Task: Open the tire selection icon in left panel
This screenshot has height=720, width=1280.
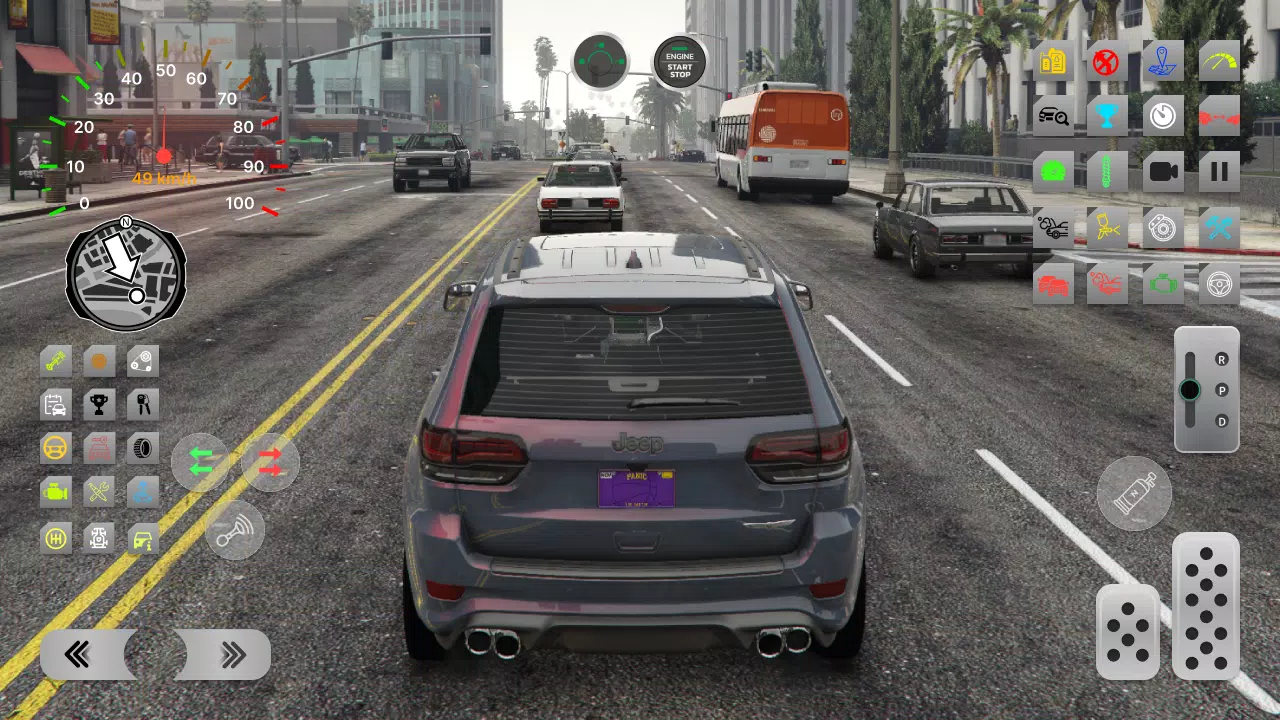Action: pos(141,448)
